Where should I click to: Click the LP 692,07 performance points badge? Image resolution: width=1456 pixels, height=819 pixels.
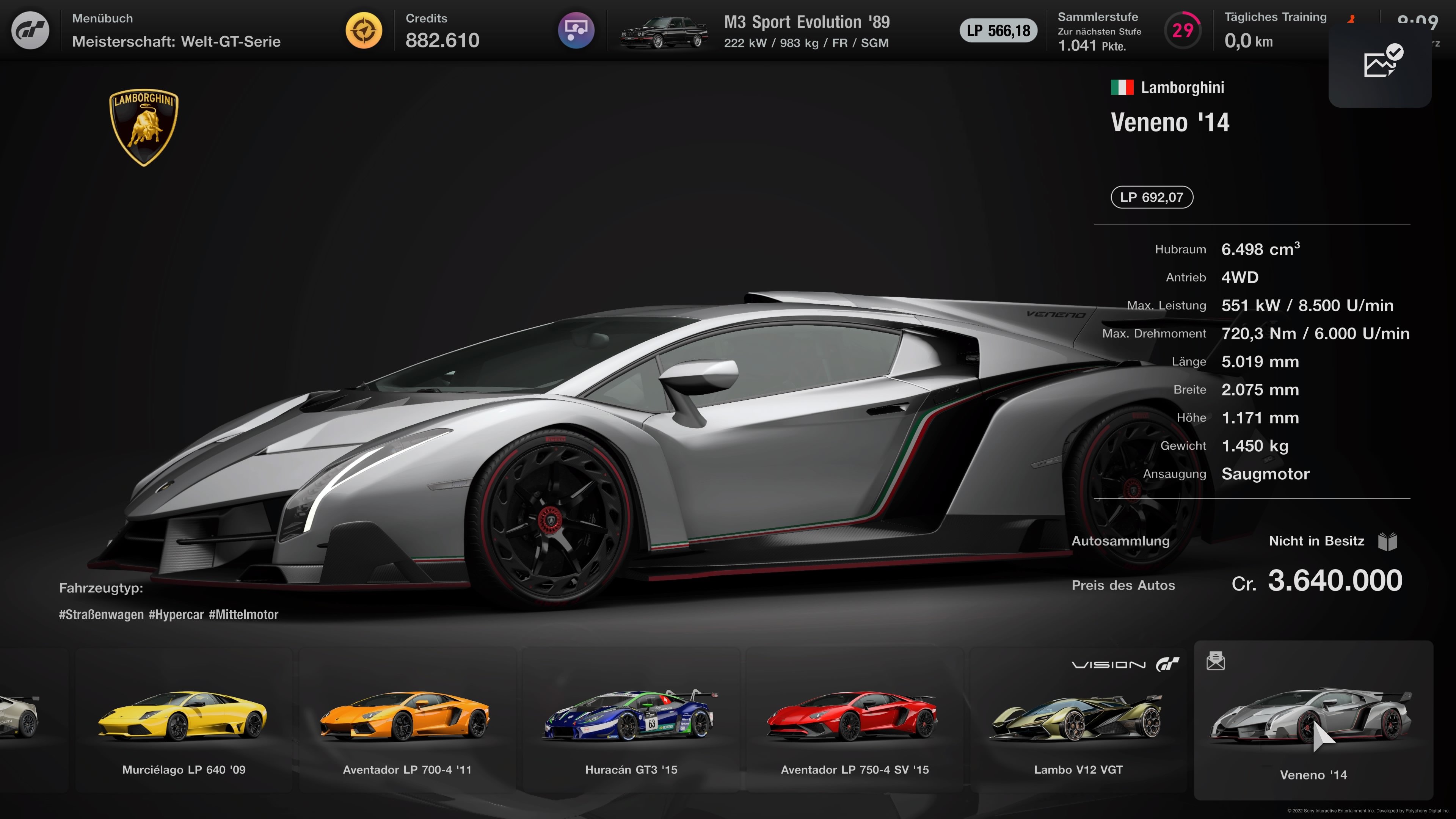point(1152,197)
